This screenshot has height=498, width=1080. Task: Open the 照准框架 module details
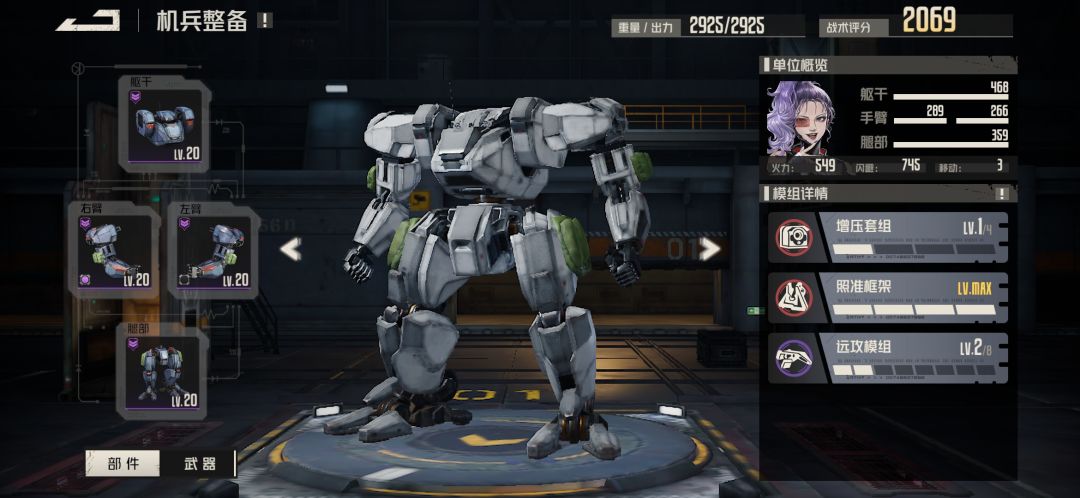[x=888, y=297]
